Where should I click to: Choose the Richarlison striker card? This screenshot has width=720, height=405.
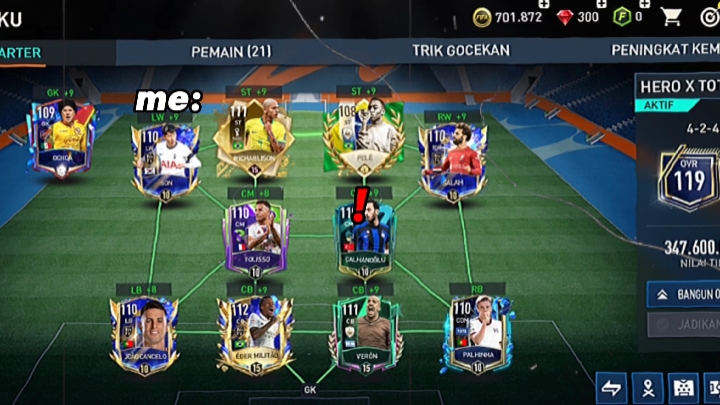pos(253,137)
